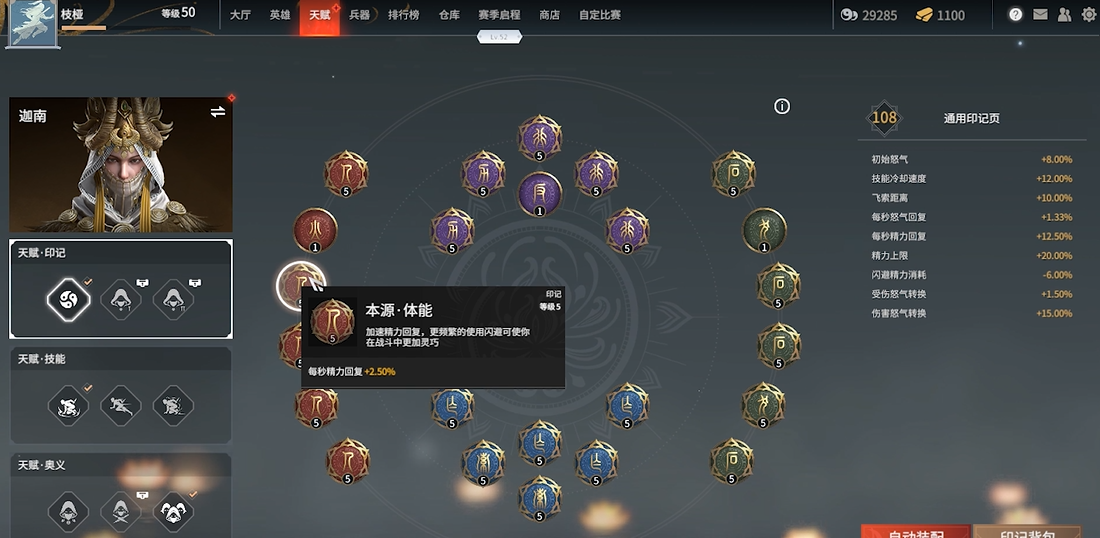The image size is (1100, 538).
Task: Open the settings gear icon
Action: 1089,15
